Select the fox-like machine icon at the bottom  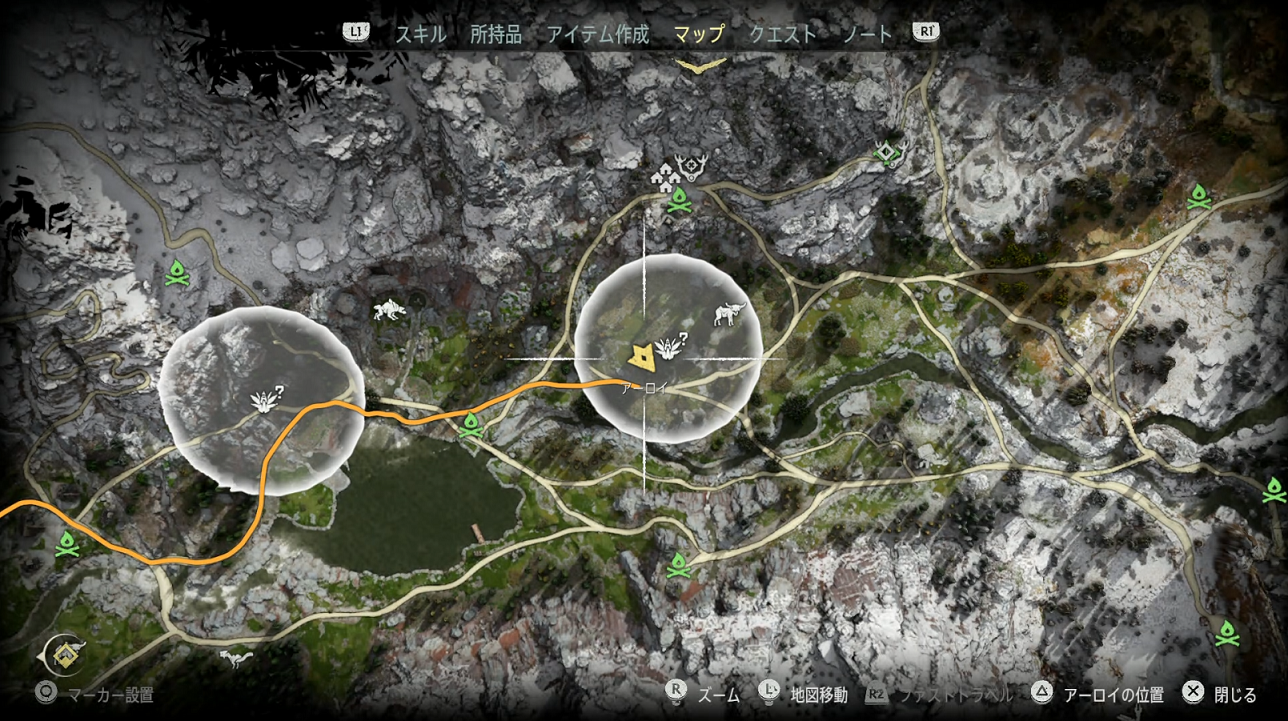(x=236, y=657)
